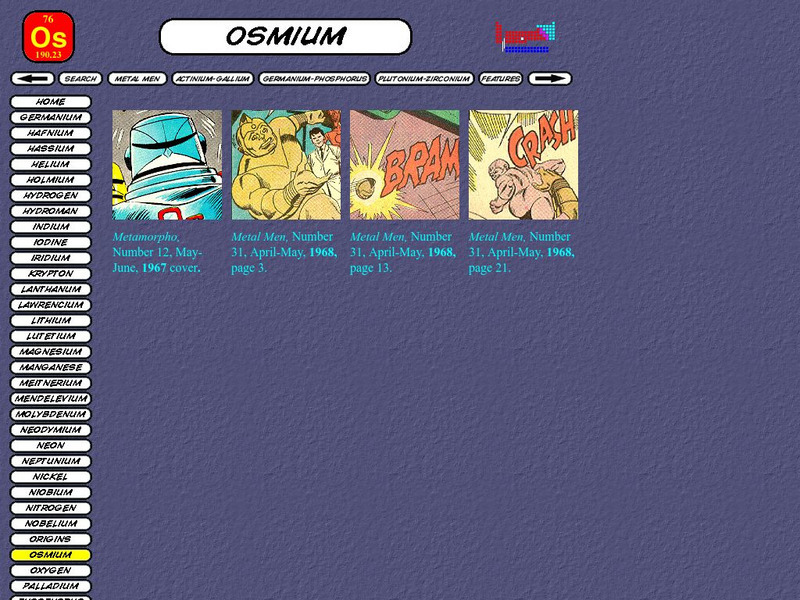The width and height of the screenshot is (800, 600).
Task: Return to the Home page
Action: (50, 102)
